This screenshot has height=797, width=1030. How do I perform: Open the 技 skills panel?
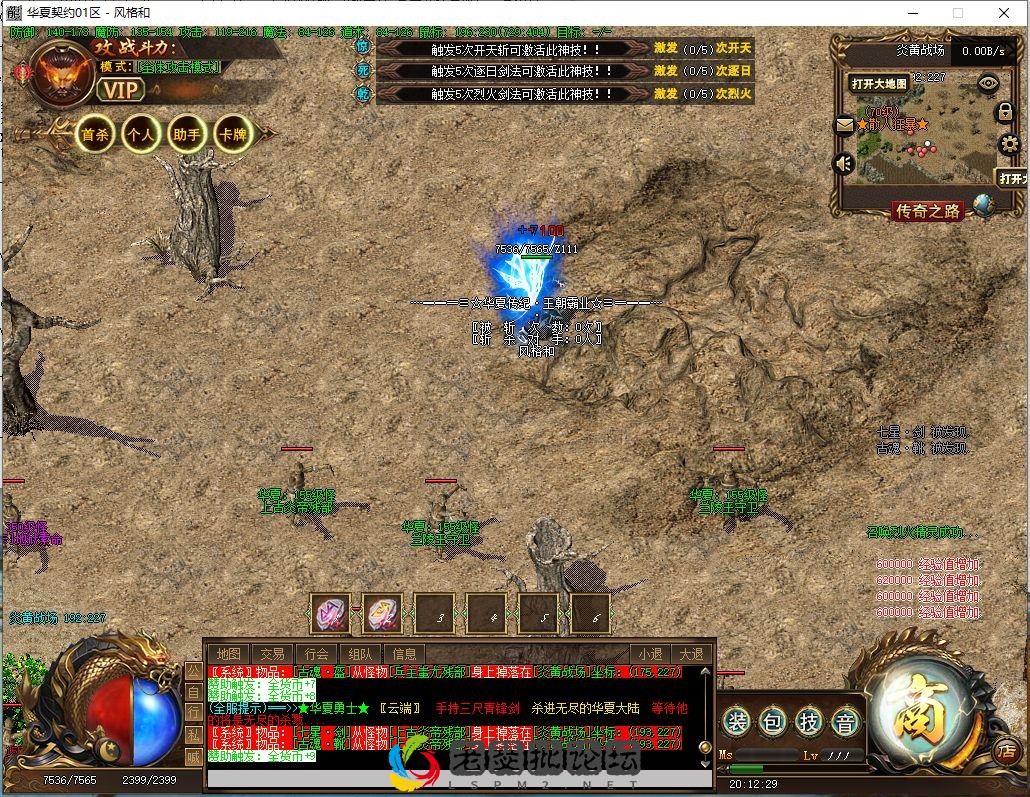810,720
